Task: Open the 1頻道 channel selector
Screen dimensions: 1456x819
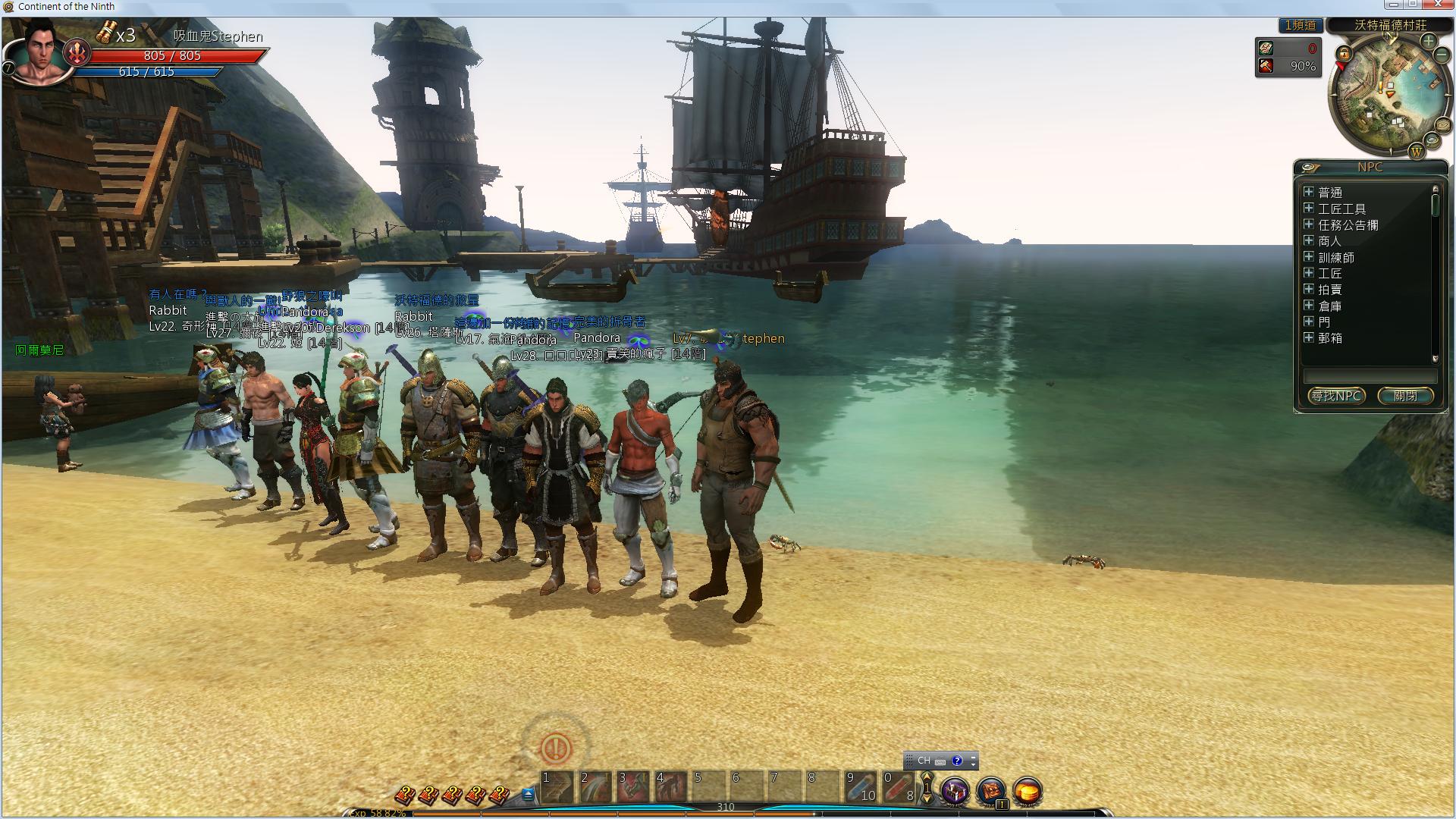Action: (1300, 25)
